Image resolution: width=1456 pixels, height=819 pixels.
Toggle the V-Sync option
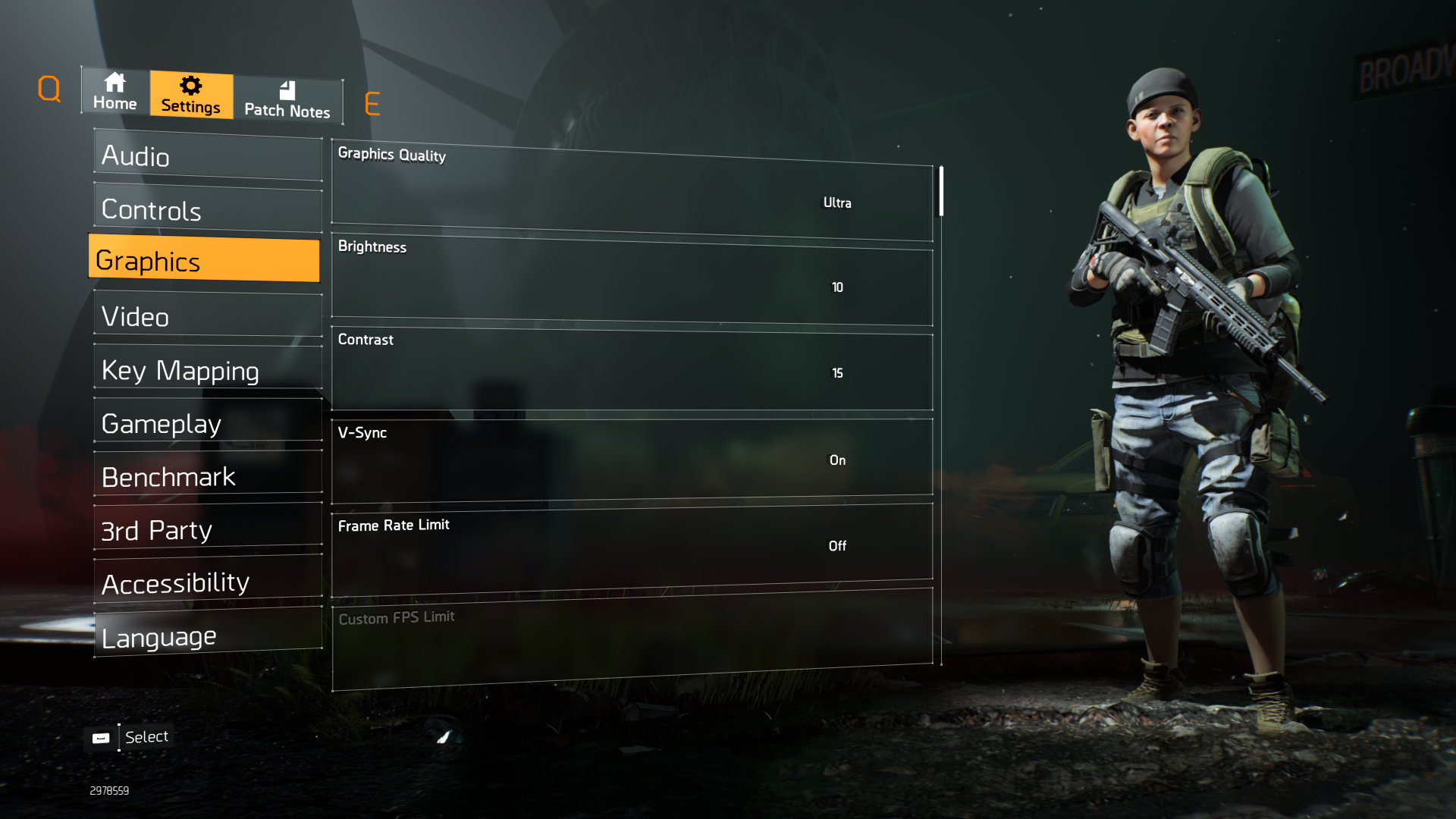(836, 460)
